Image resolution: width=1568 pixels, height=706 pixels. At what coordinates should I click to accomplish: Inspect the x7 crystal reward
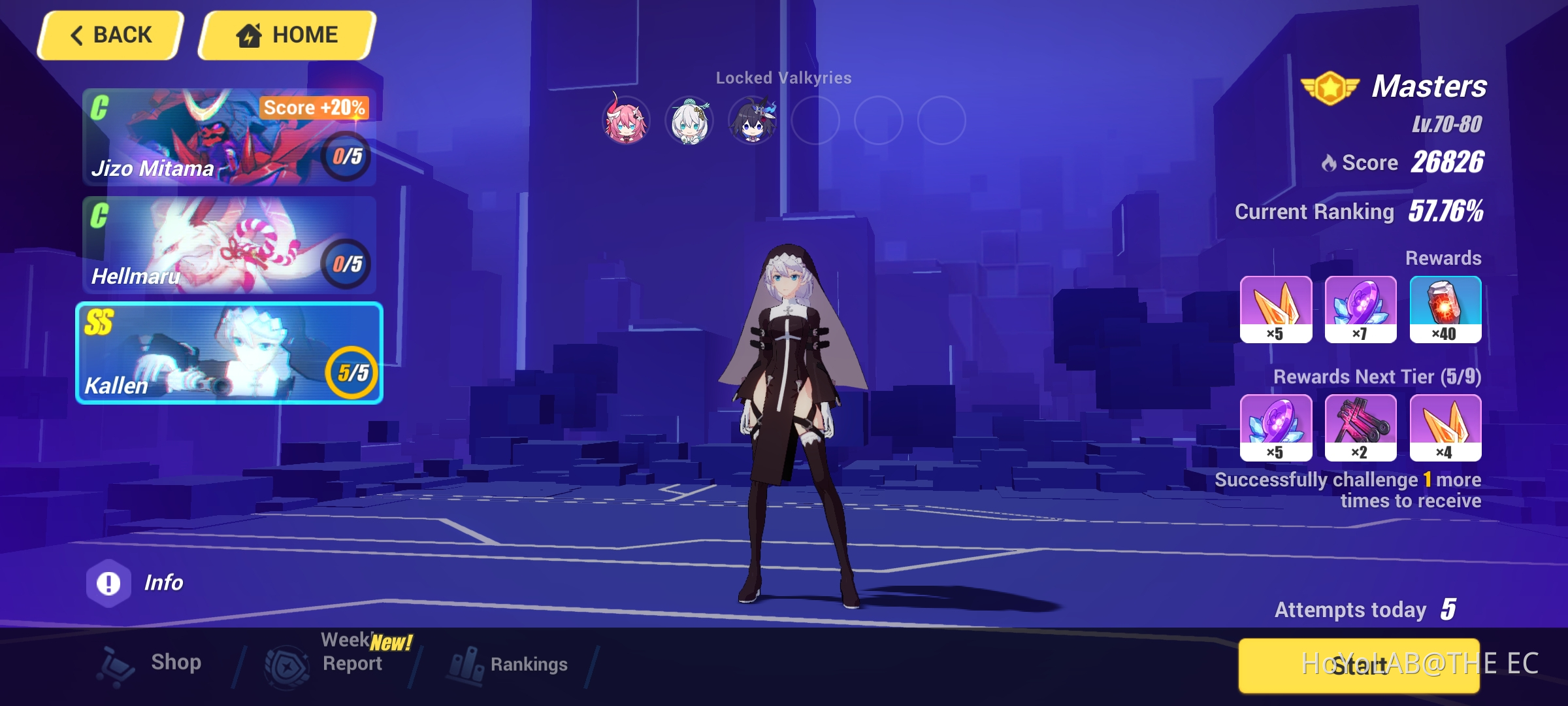pyautogui.click(x=1361, y=309)
